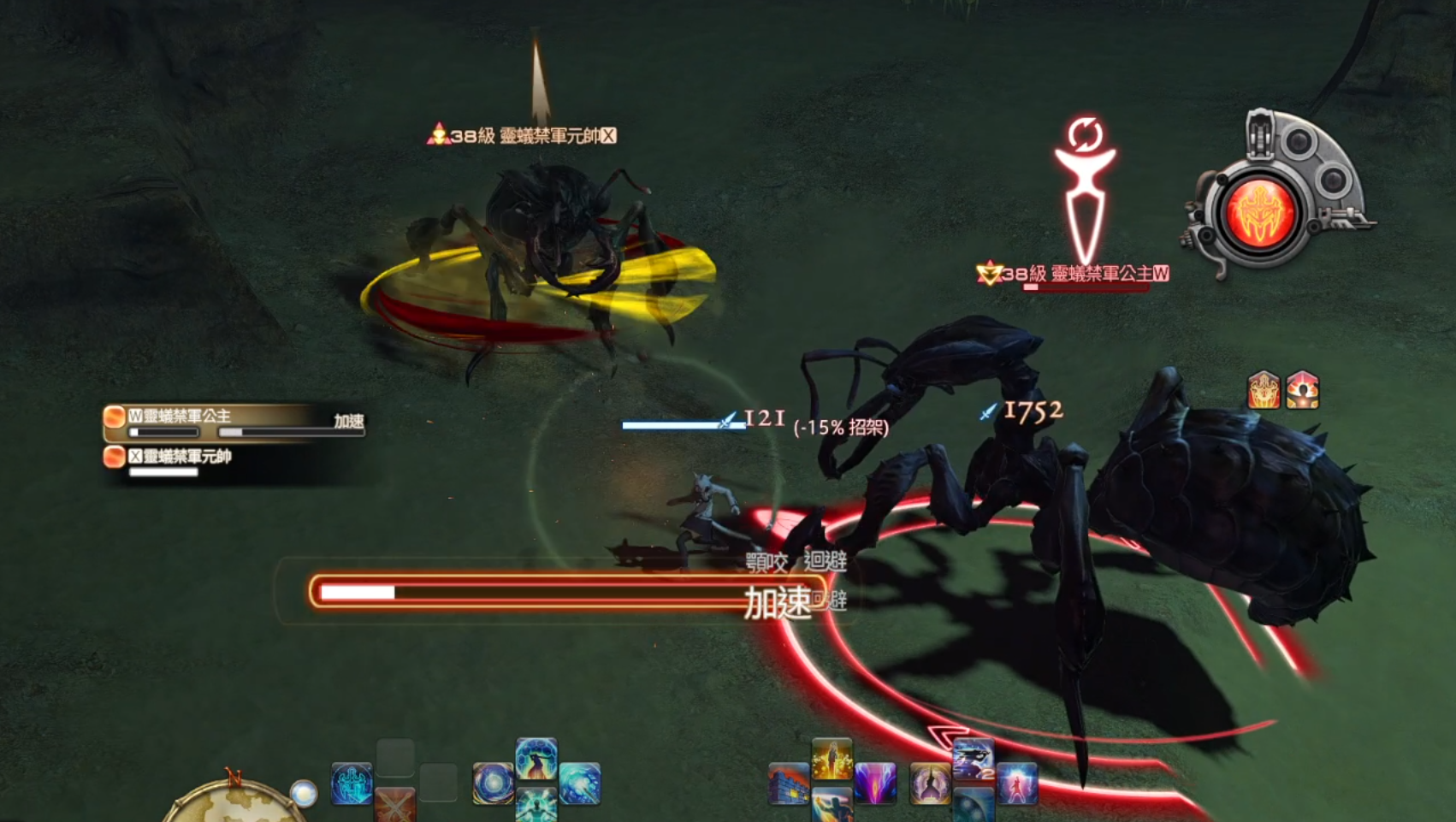Trigger the purple lightning burst skill
This screenshot has height=822, width=1456.
[875, 784]
